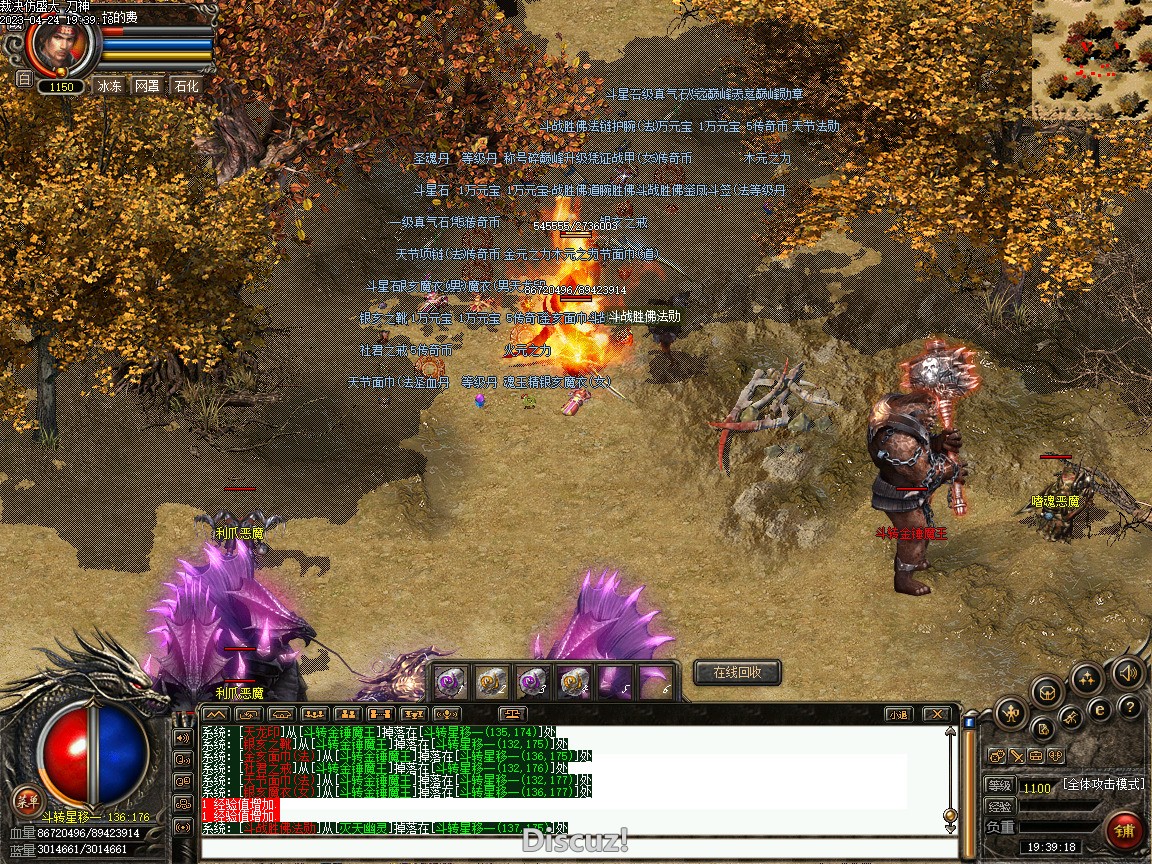The image size is (1152, 864).
Task: Click the crossed sword small icon button
Action: [1016, 756]
